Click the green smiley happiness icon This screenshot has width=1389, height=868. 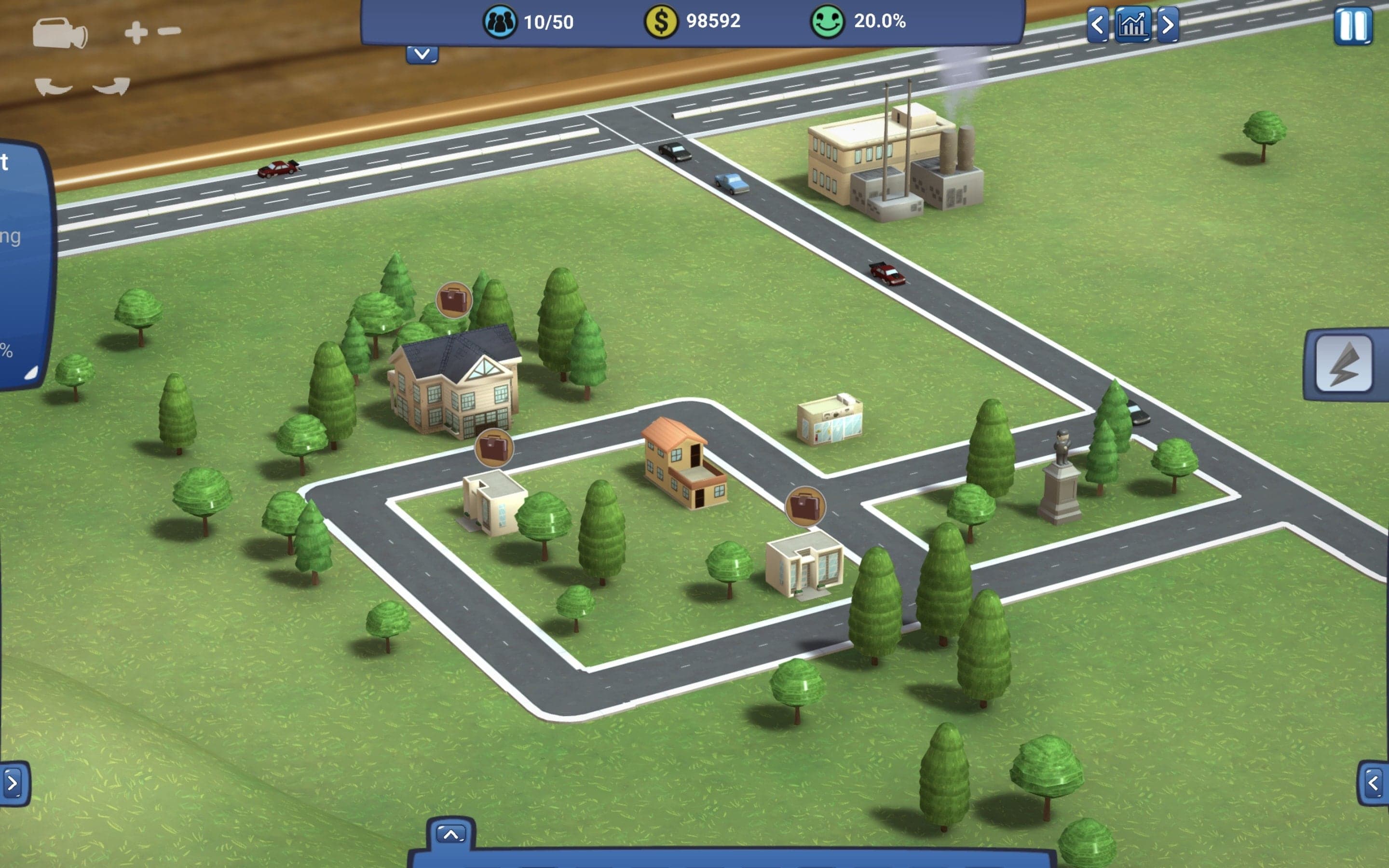click(x=827, y=22)
